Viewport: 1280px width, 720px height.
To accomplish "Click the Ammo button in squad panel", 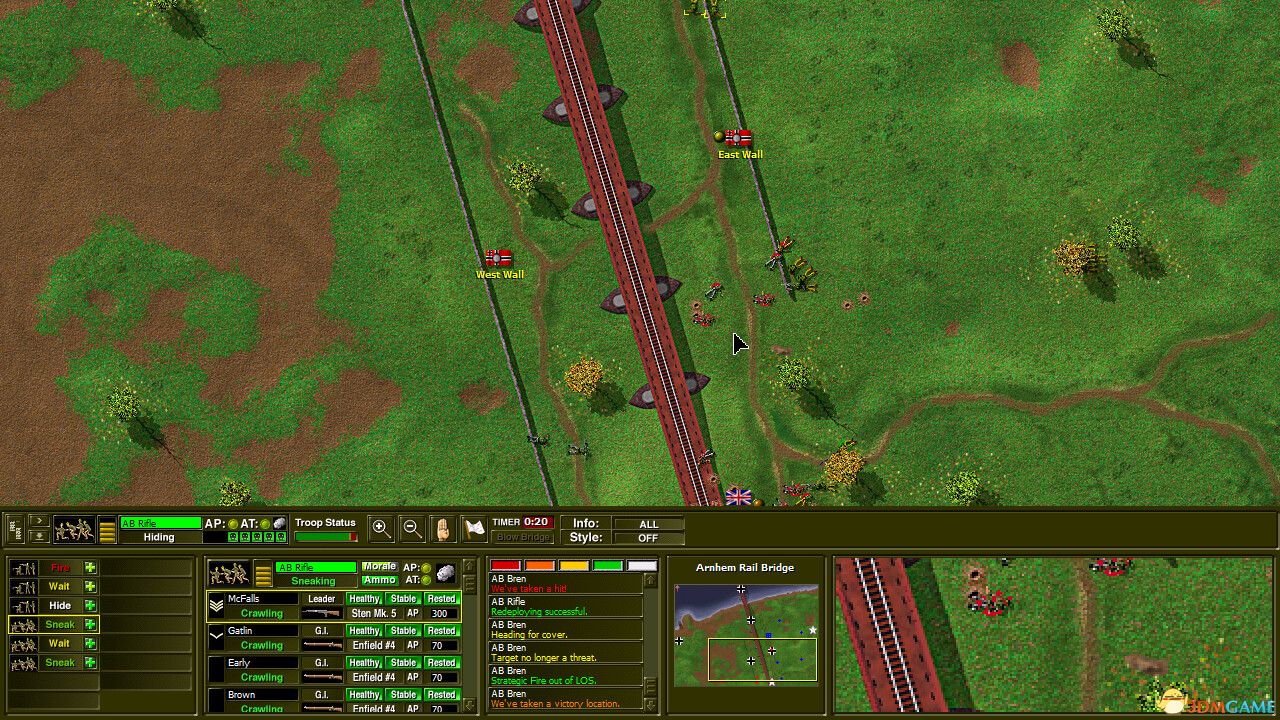I will tap(379, 581).
